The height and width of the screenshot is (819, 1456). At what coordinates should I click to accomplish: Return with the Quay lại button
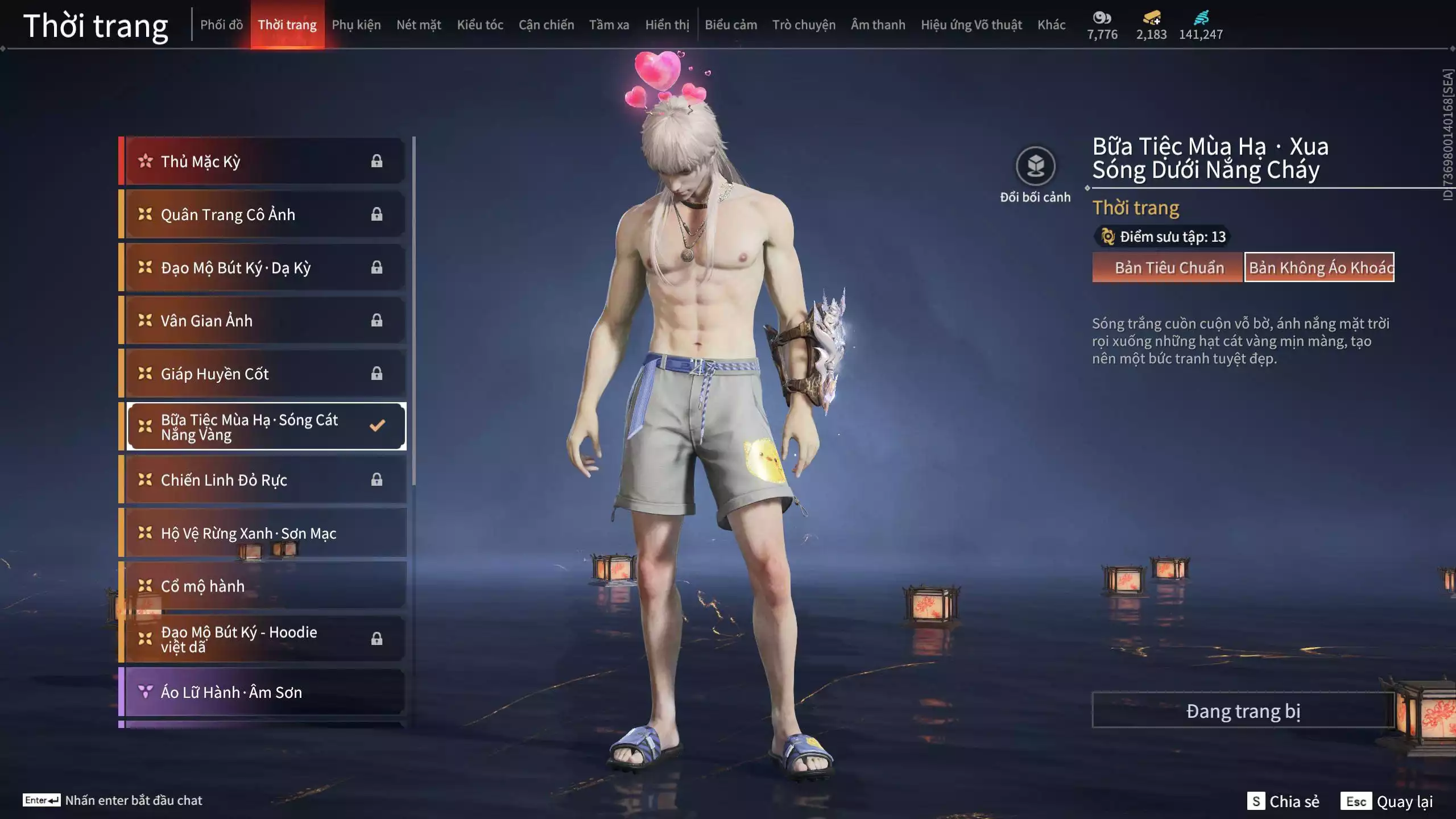click(x=1388, y=801)
